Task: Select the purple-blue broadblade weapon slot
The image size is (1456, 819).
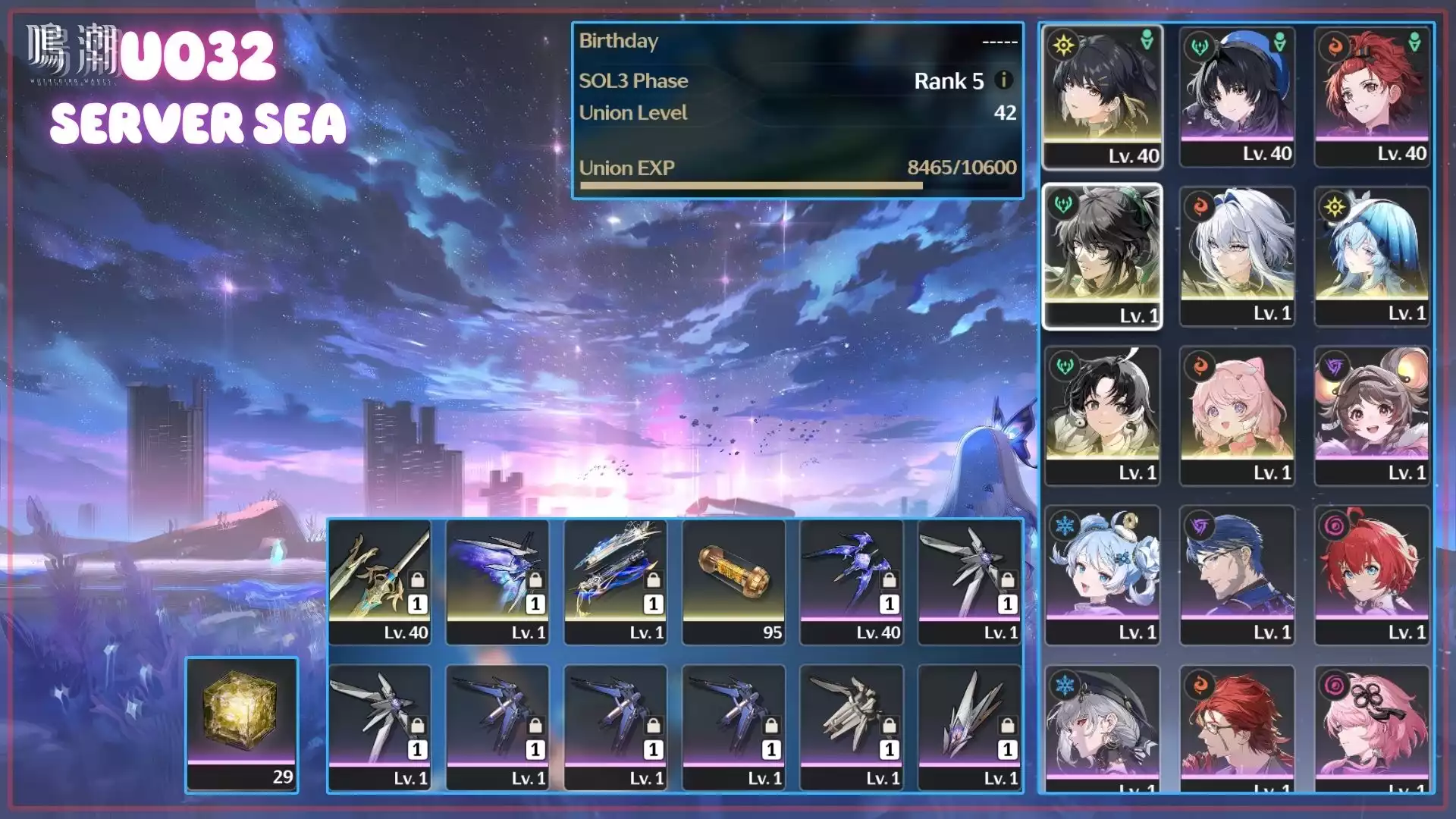Action: (x=497, y=582)
